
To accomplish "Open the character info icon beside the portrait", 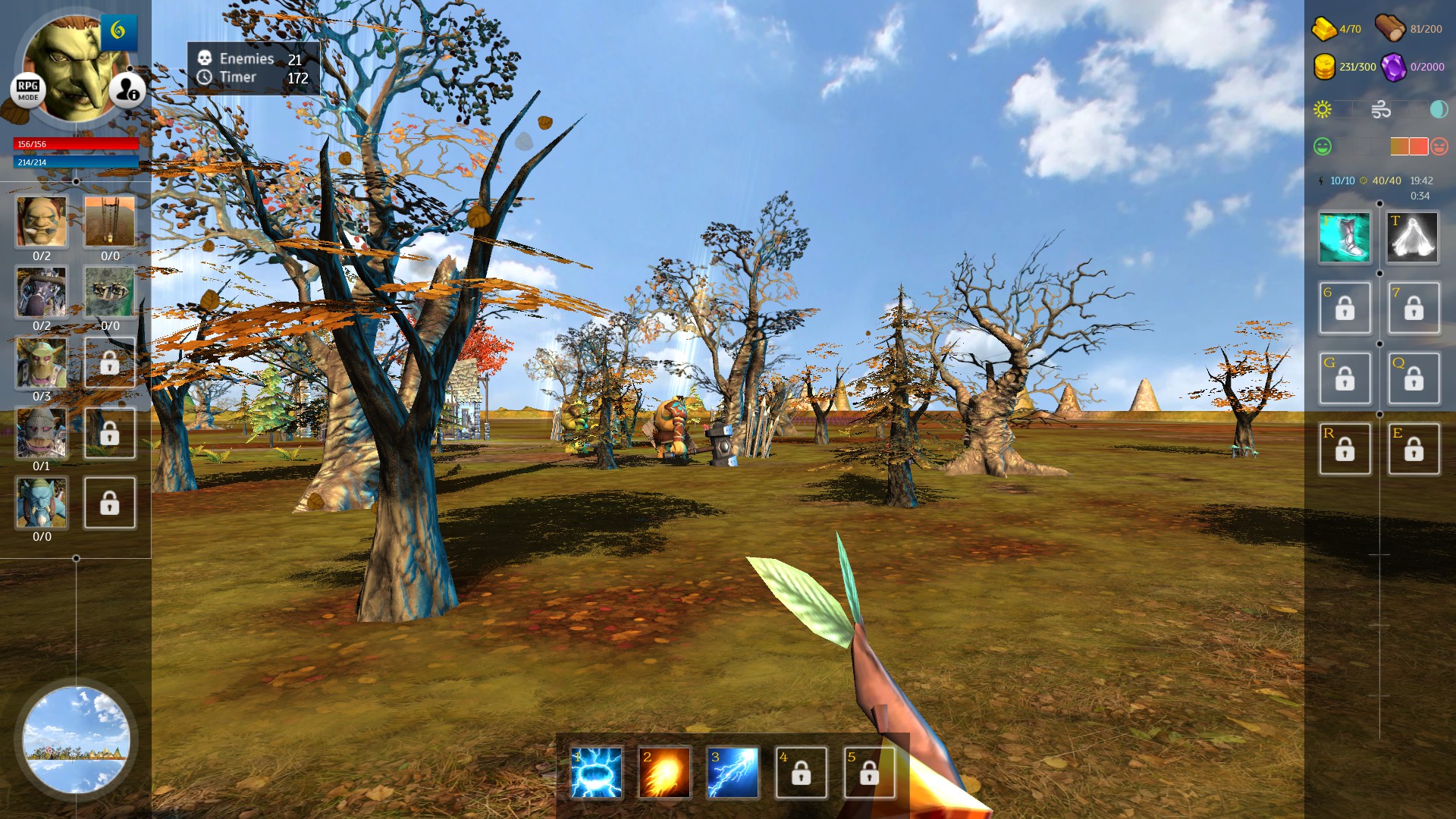I will click(x=127, y=90).
